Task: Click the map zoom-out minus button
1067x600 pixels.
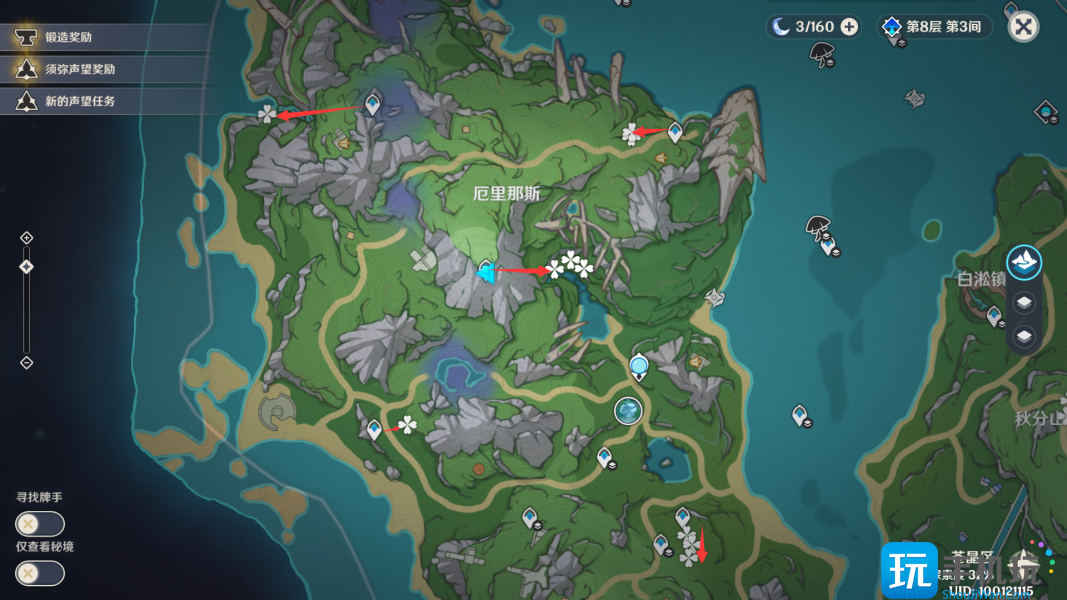Action: tap(27, 362)
